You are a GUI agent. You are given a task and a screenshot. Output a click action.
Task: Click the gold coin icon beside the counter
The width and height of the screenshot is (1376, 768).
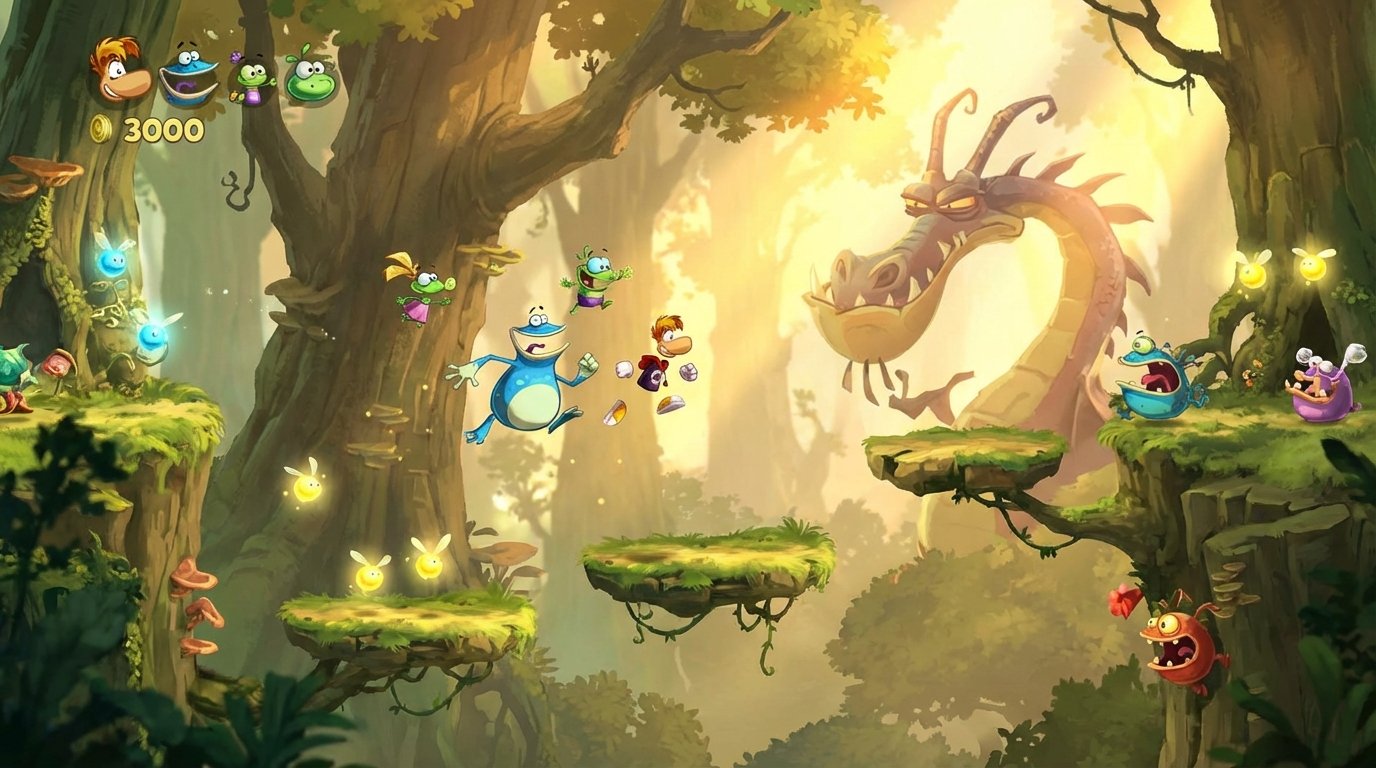(103, 130)
